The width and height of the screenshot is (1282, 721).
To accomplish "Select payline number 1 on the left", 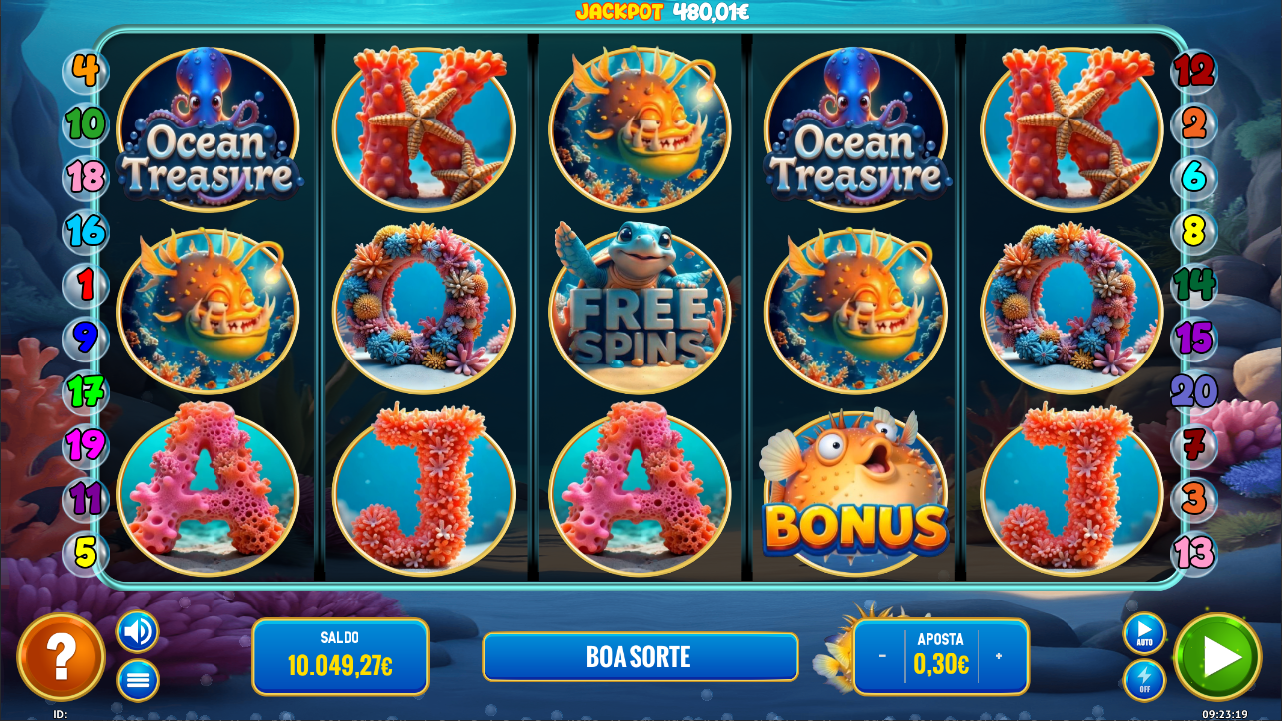I will pyautogui.click(x=85, y=286).
